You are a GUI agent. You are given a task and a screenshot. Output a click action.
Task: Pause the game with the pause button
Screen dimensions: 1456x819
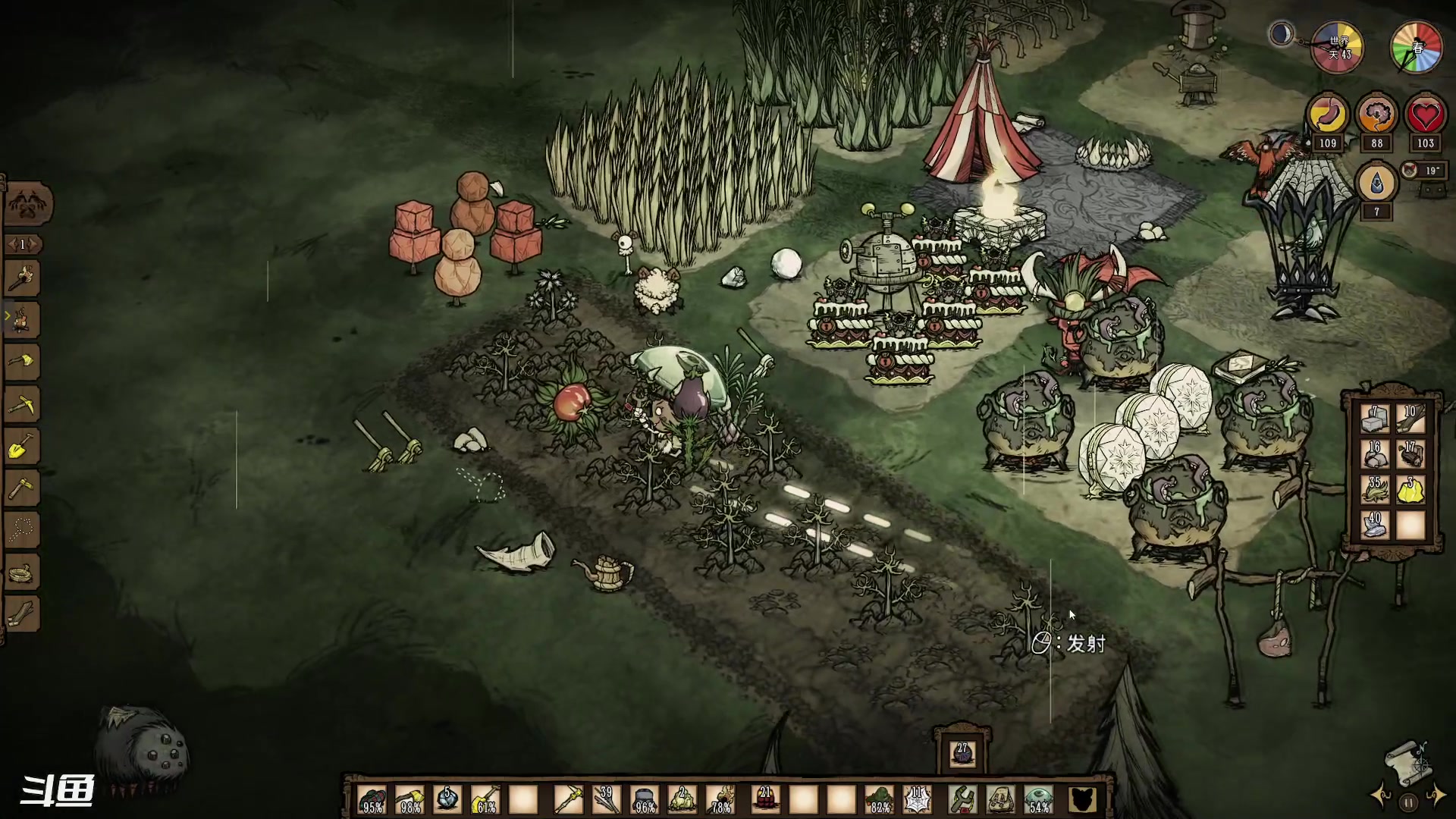1408,802
